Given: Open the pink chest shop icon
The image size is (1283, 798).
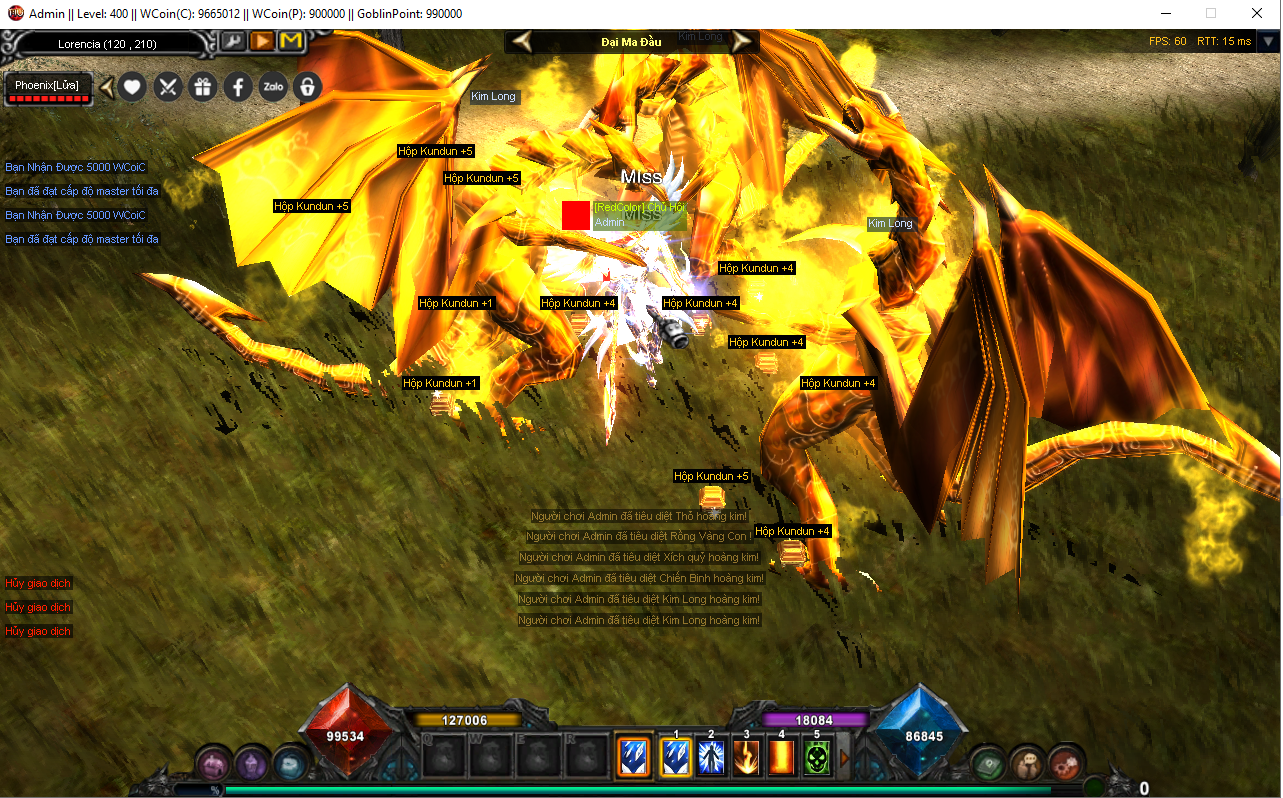Looking at the screenshot, I should (x=213, y=764).
